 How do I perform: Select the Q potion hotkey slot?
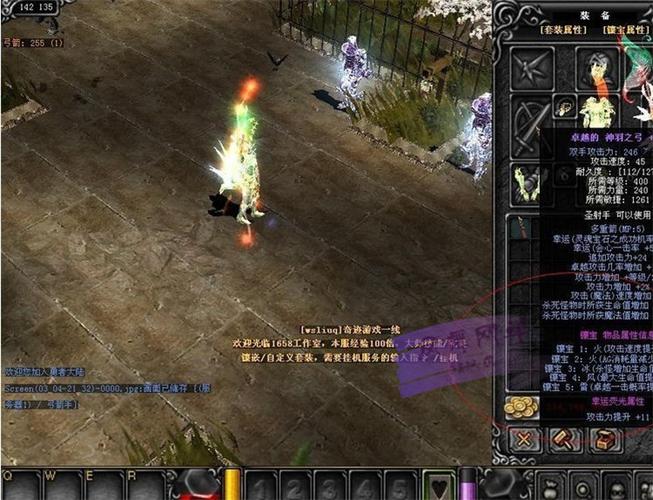tap(20, 486)
